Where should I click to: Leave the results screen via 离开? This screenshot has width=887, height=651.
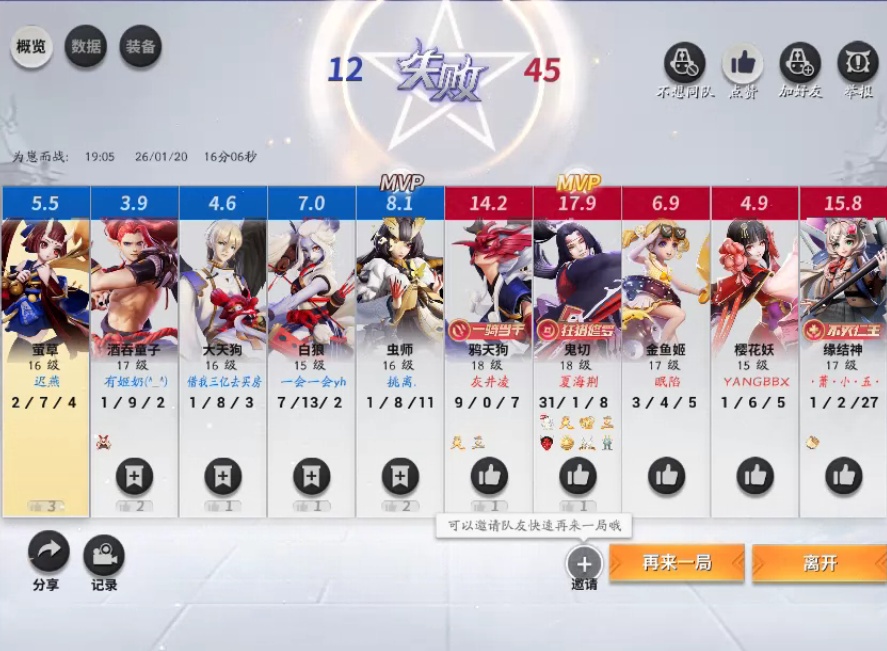point(819,563)
